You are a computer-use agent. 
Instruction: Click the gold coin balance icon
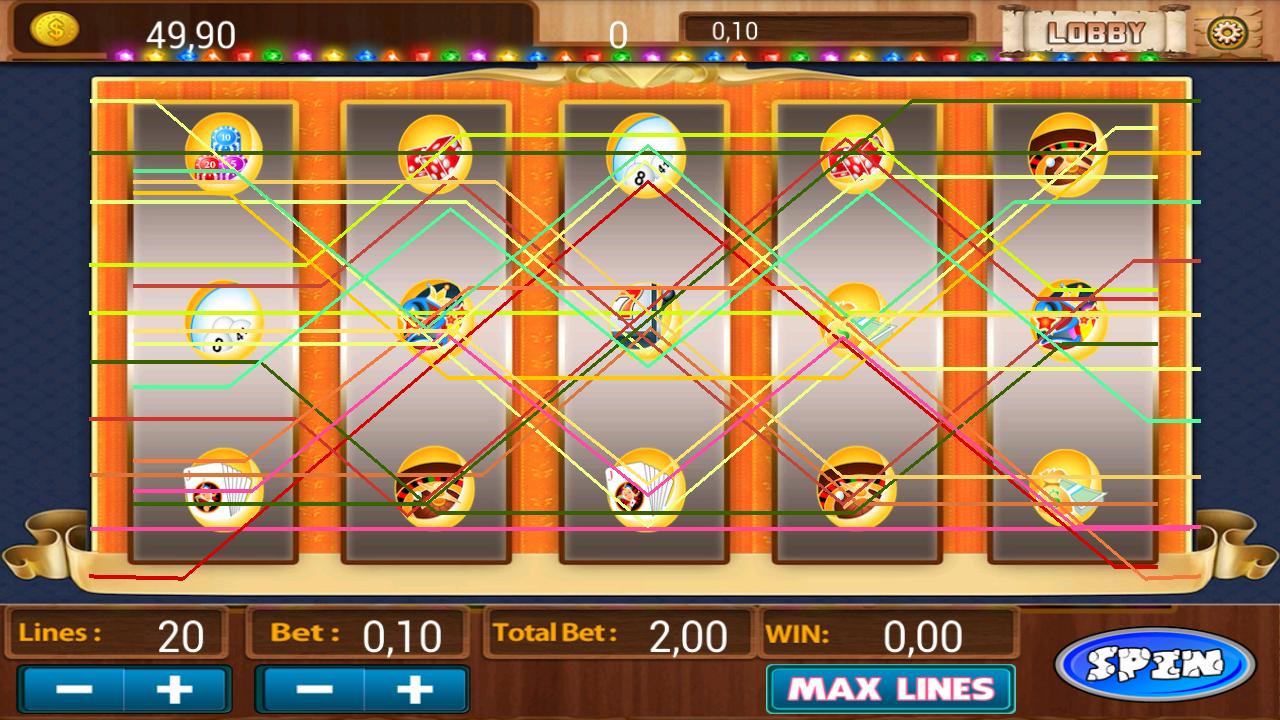point(57,28)
